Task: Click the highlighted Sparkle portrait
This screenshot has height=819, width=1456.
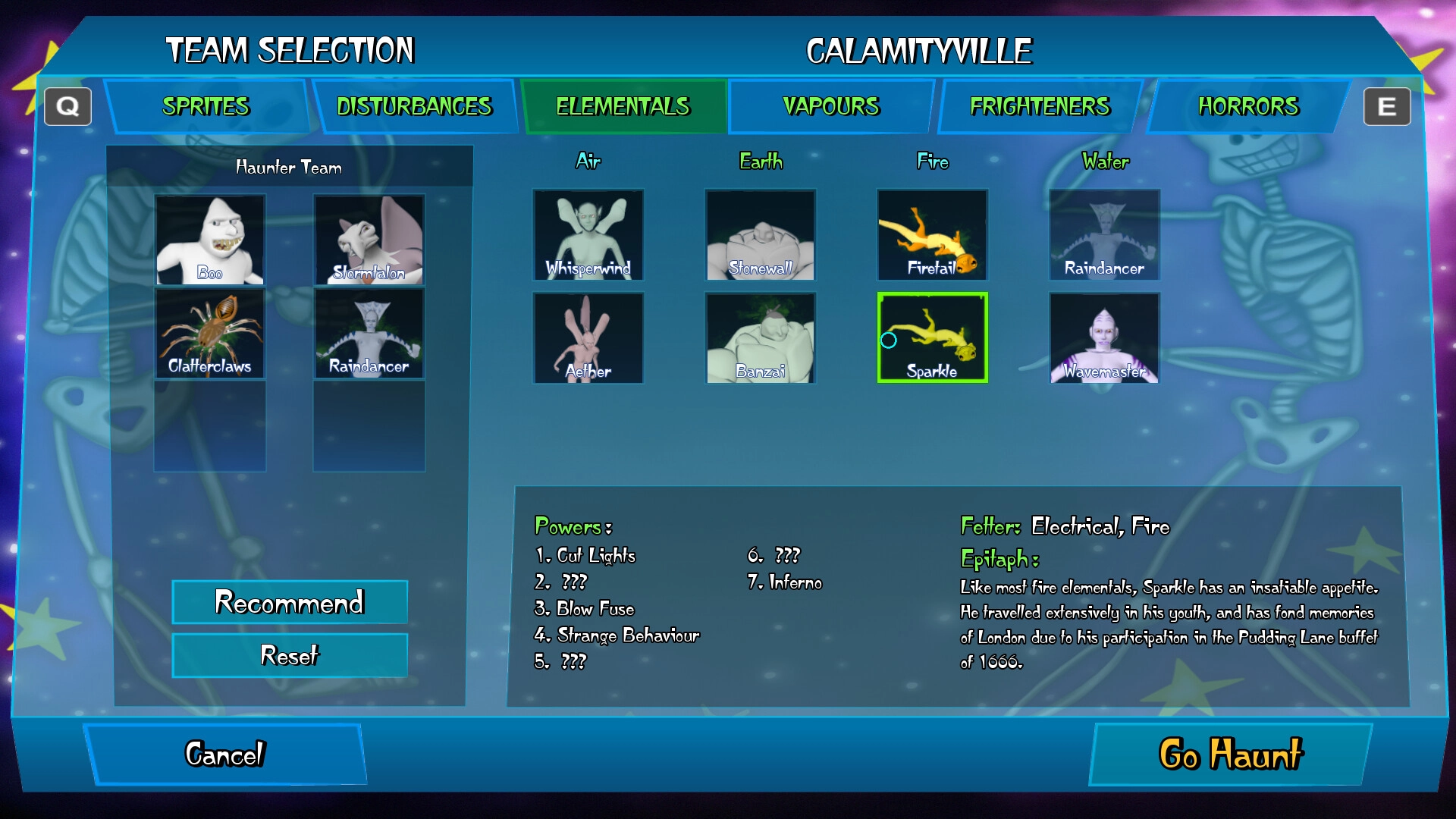Action: pos(932,338)
